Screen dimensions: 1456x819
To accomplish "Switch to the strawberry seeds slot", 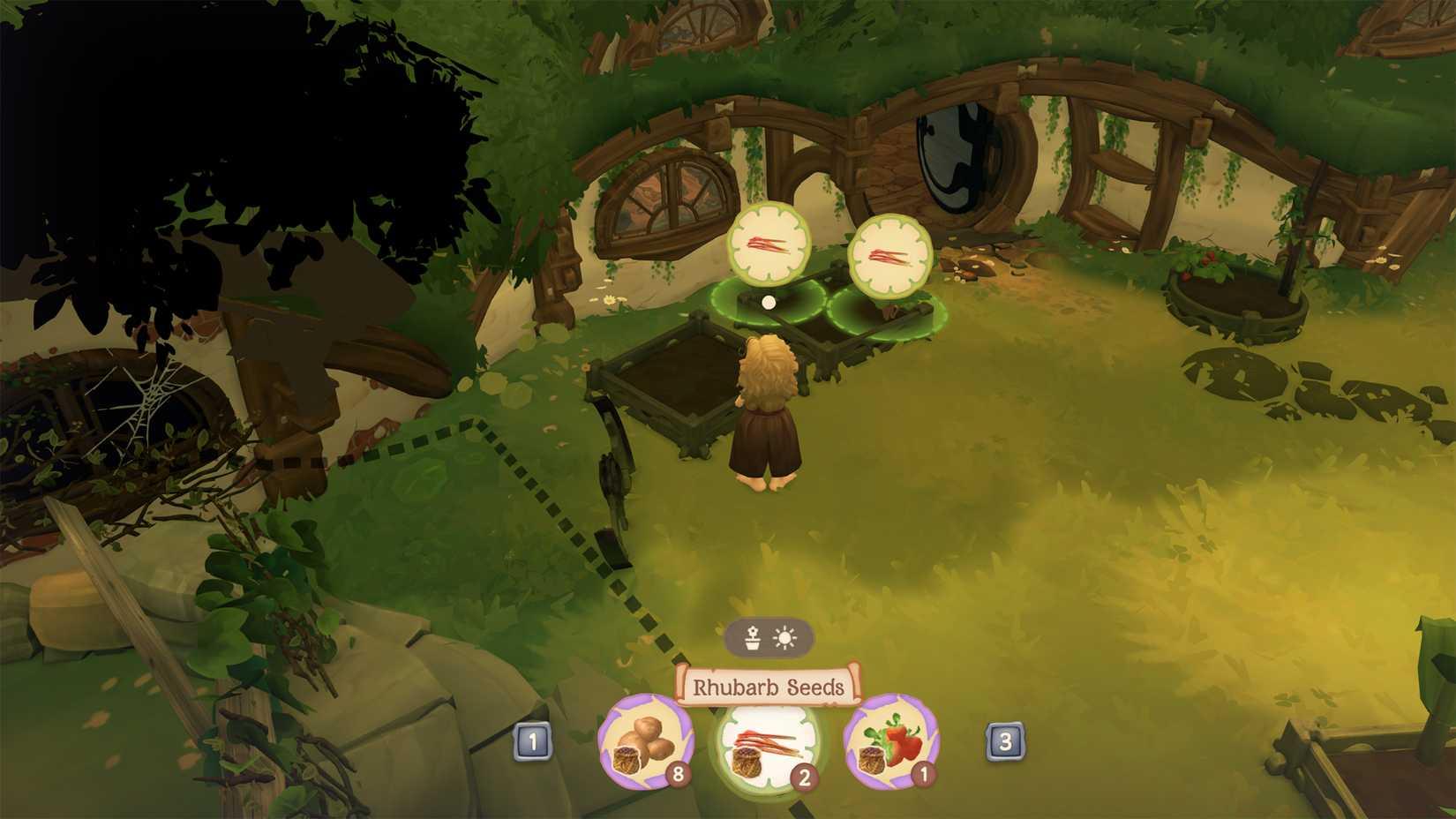I will click(890, 741).
